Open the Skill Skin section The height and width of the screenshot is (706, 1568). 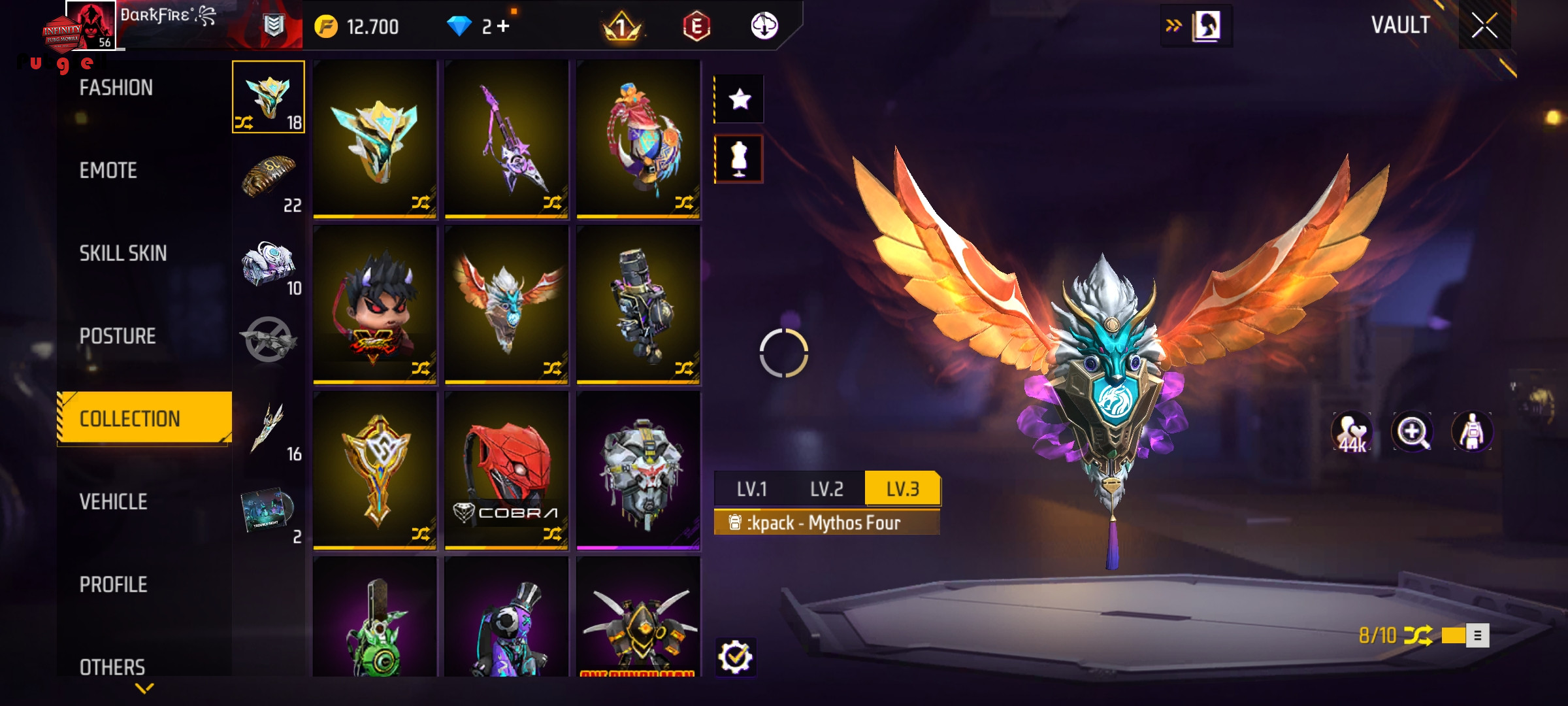point(123,254)
